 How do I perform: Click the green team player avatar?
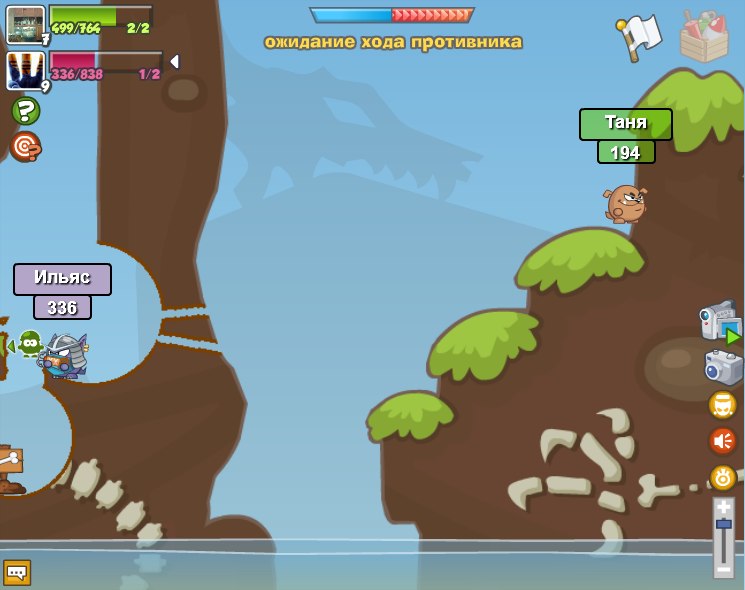pyautogui.click(x=26, y=24)
